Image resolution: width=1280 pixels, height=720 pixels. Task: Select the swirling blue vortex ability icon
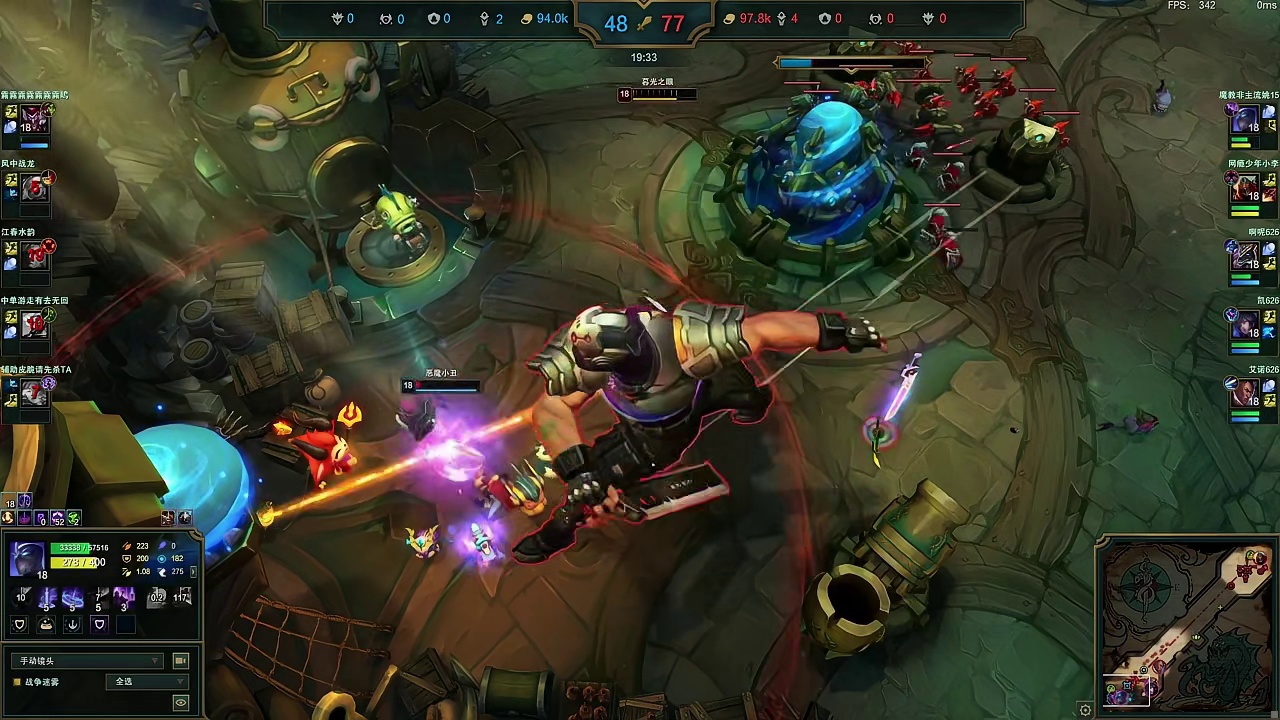(x=73, y=598)
